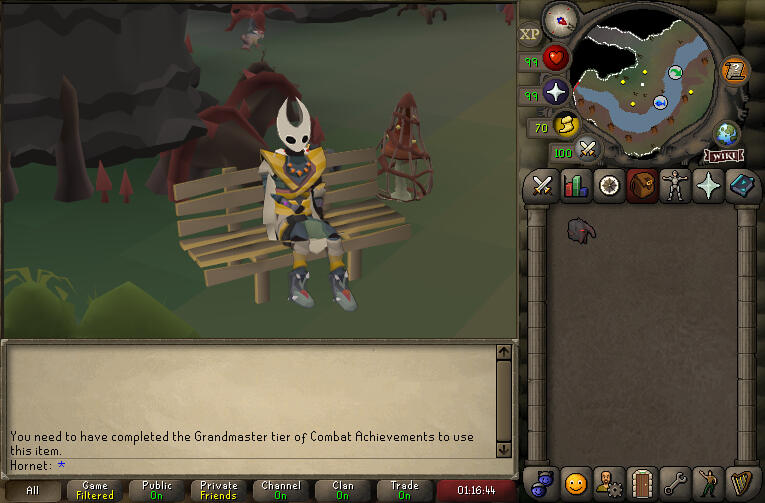The width and height of the screenshot is (765, 503).
Task: Switch to the Magic spellbook tab
Action: (742, 186)
